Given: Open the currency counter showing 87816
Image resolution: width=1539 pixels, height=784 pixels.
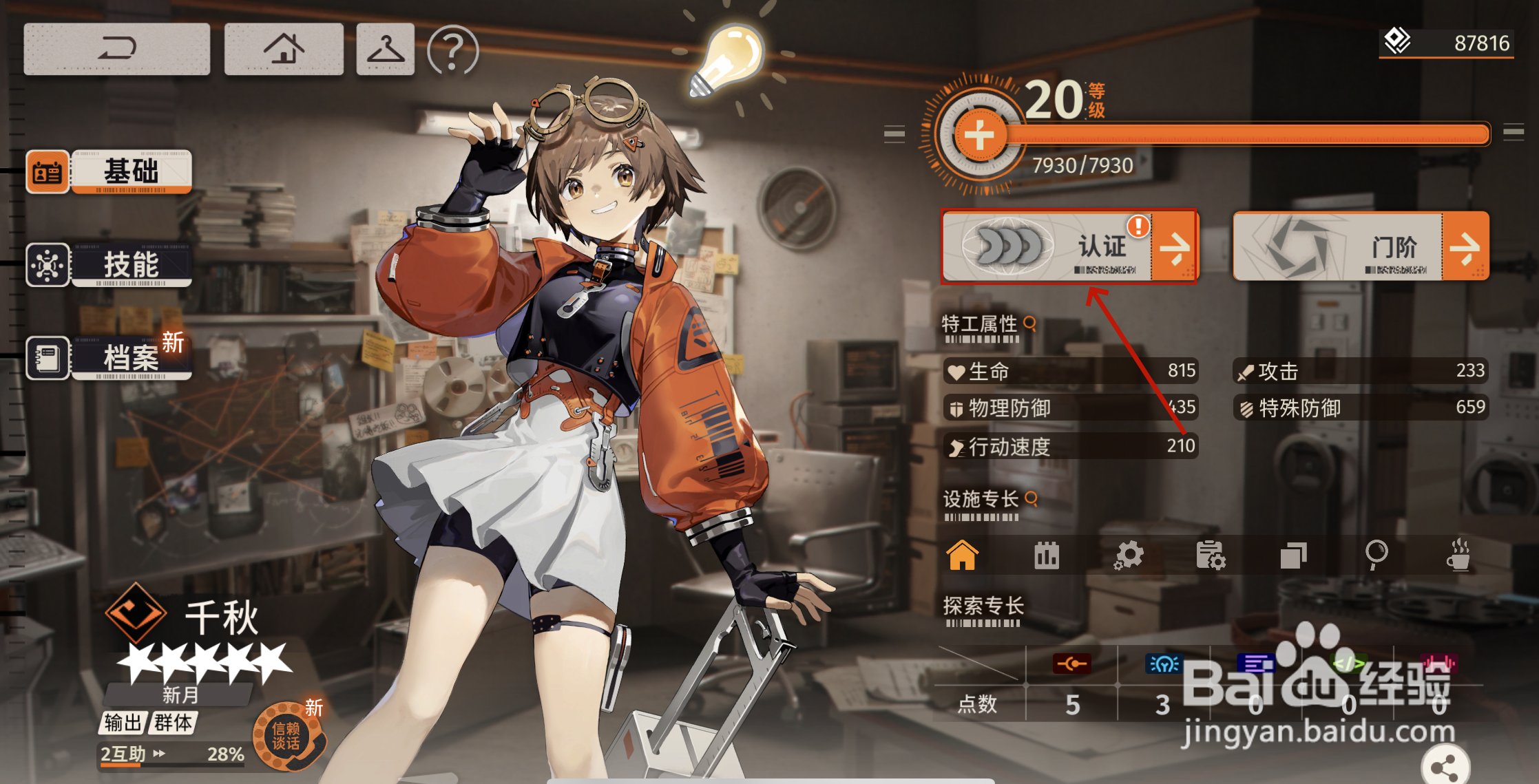Looking at the screenshot, I should (x=1446, y=43).
